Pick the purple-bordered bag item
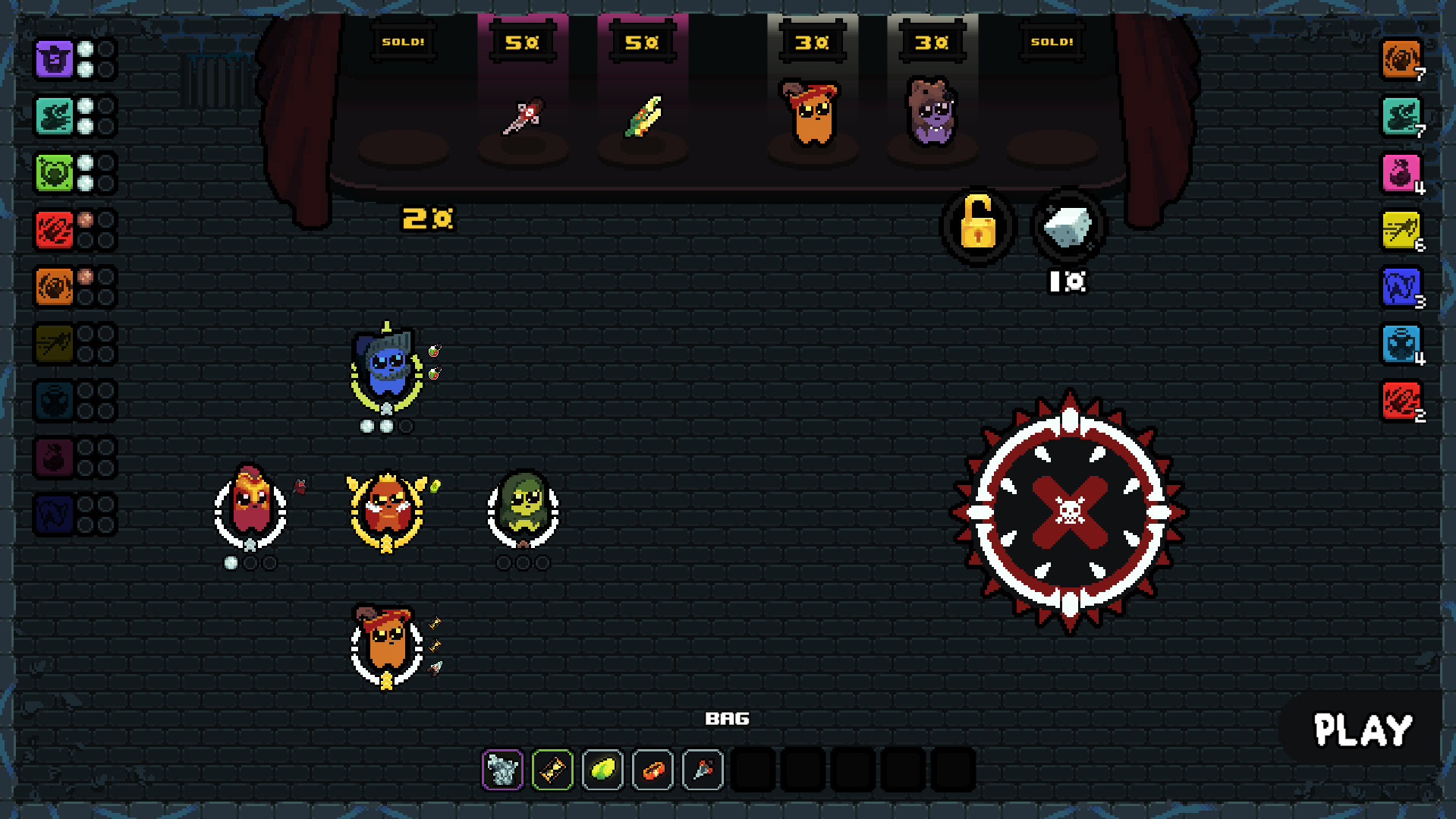 click(502, 770)
